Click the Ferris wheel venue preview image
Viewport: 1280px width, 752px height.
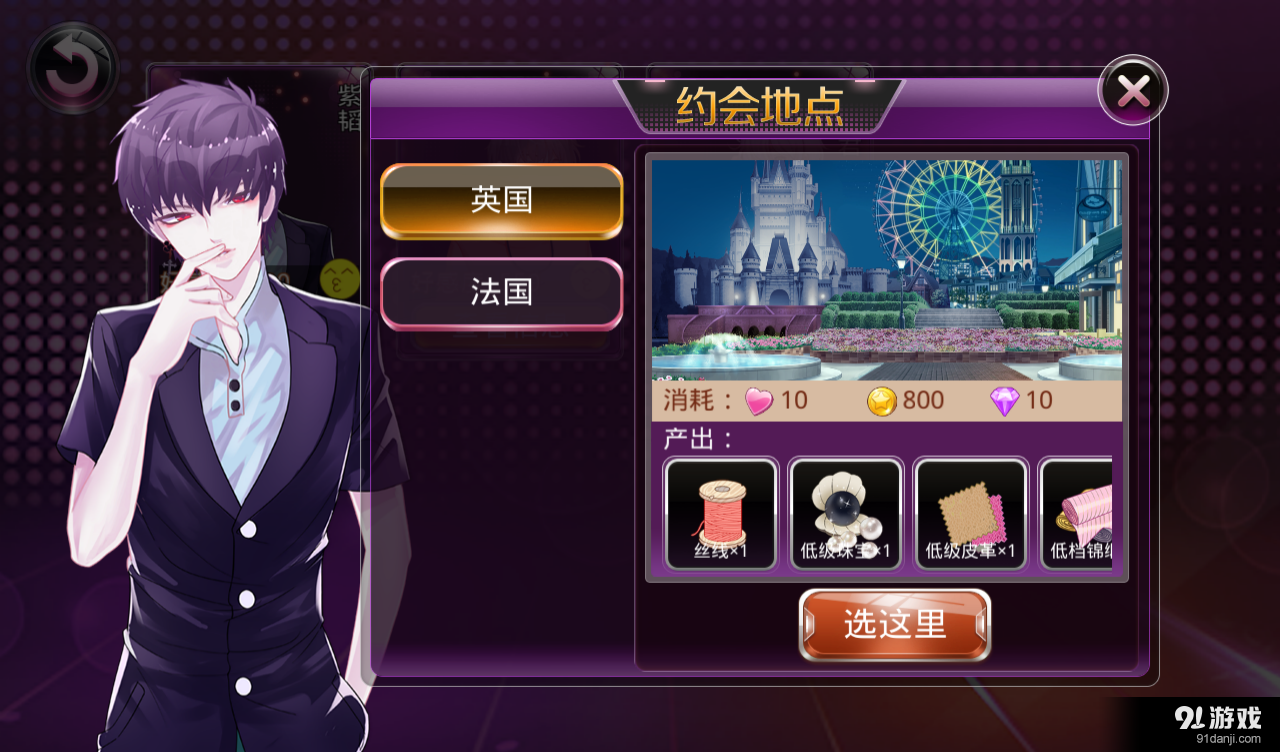point(888,265)
